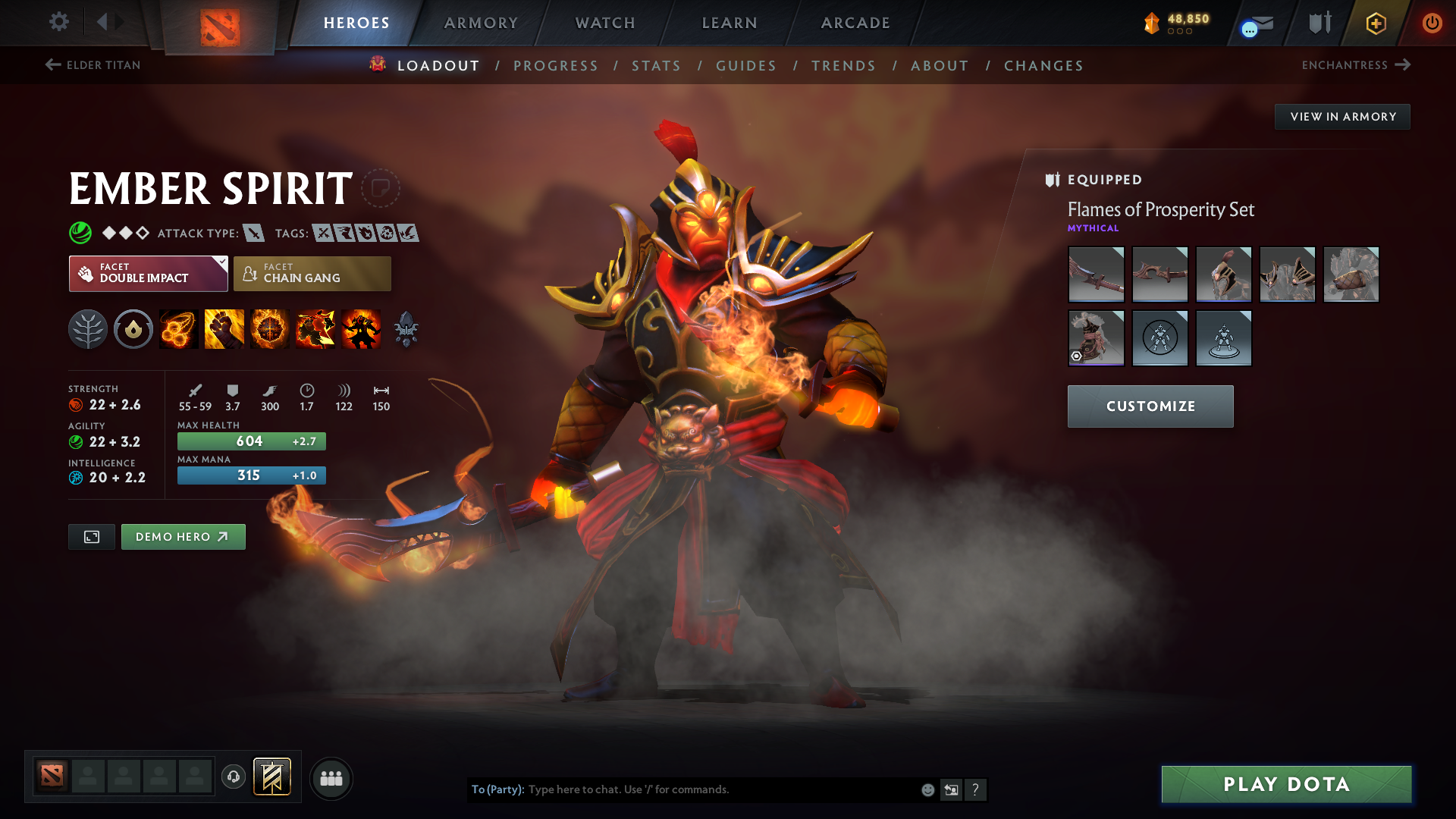Show the hero Stats section
This screenshot has height=819, width=1456.
point(656,66)
